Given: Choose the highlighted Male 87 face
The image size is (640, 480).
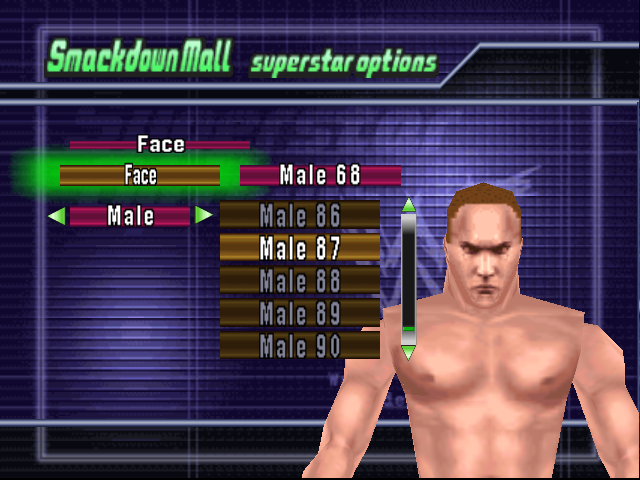Looking at the screenshot, I should click(x=300, y=247).
